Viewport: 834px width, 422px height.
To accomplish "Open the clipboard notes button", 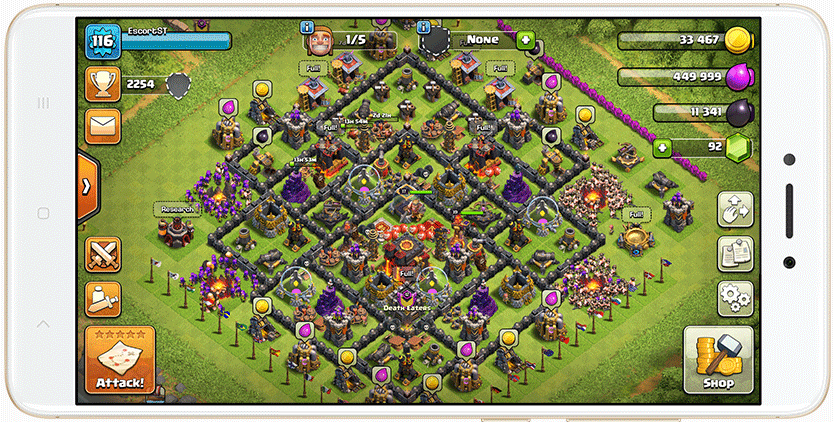I will [x=735, y=254].
